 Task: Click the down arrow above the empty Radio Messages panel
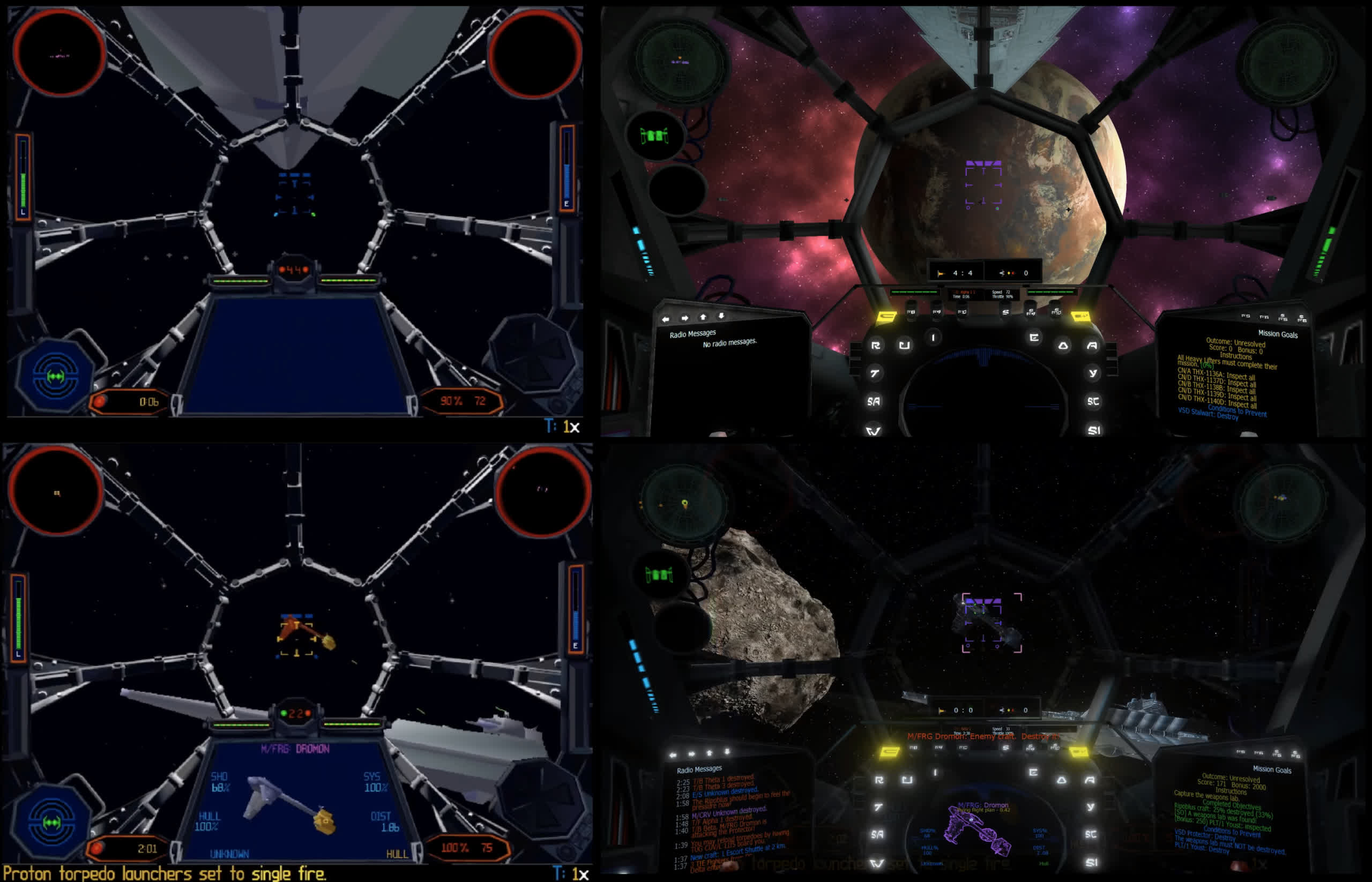click(x=721, y=316)
